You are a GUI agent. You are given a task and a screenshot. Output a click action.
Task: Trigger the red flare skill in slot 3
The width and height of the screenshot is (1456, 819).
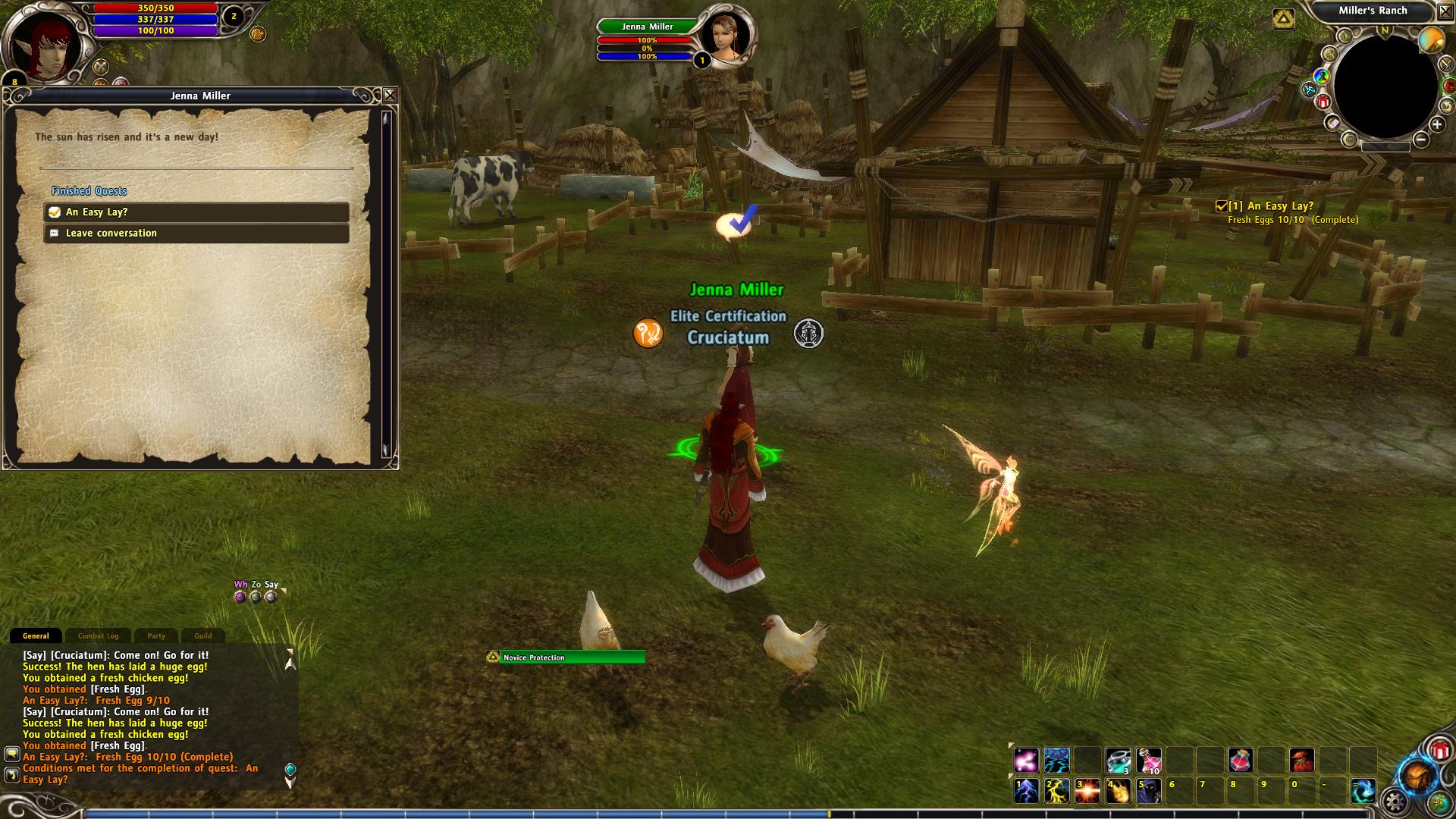(x=1087, y=791)
